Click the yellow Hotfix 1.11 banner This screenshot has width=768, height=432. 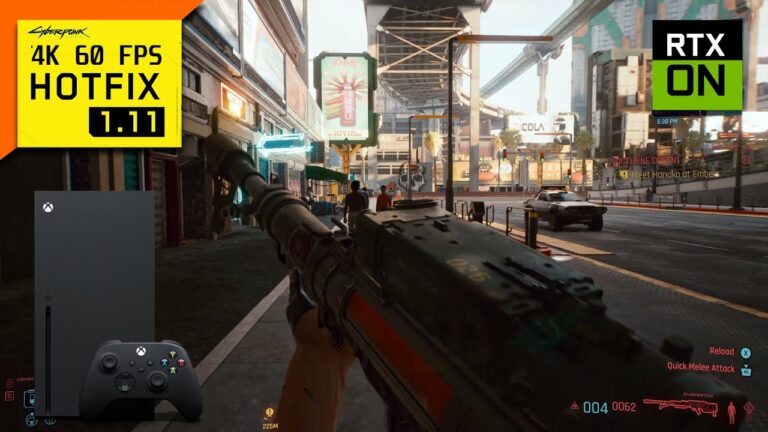99,82
